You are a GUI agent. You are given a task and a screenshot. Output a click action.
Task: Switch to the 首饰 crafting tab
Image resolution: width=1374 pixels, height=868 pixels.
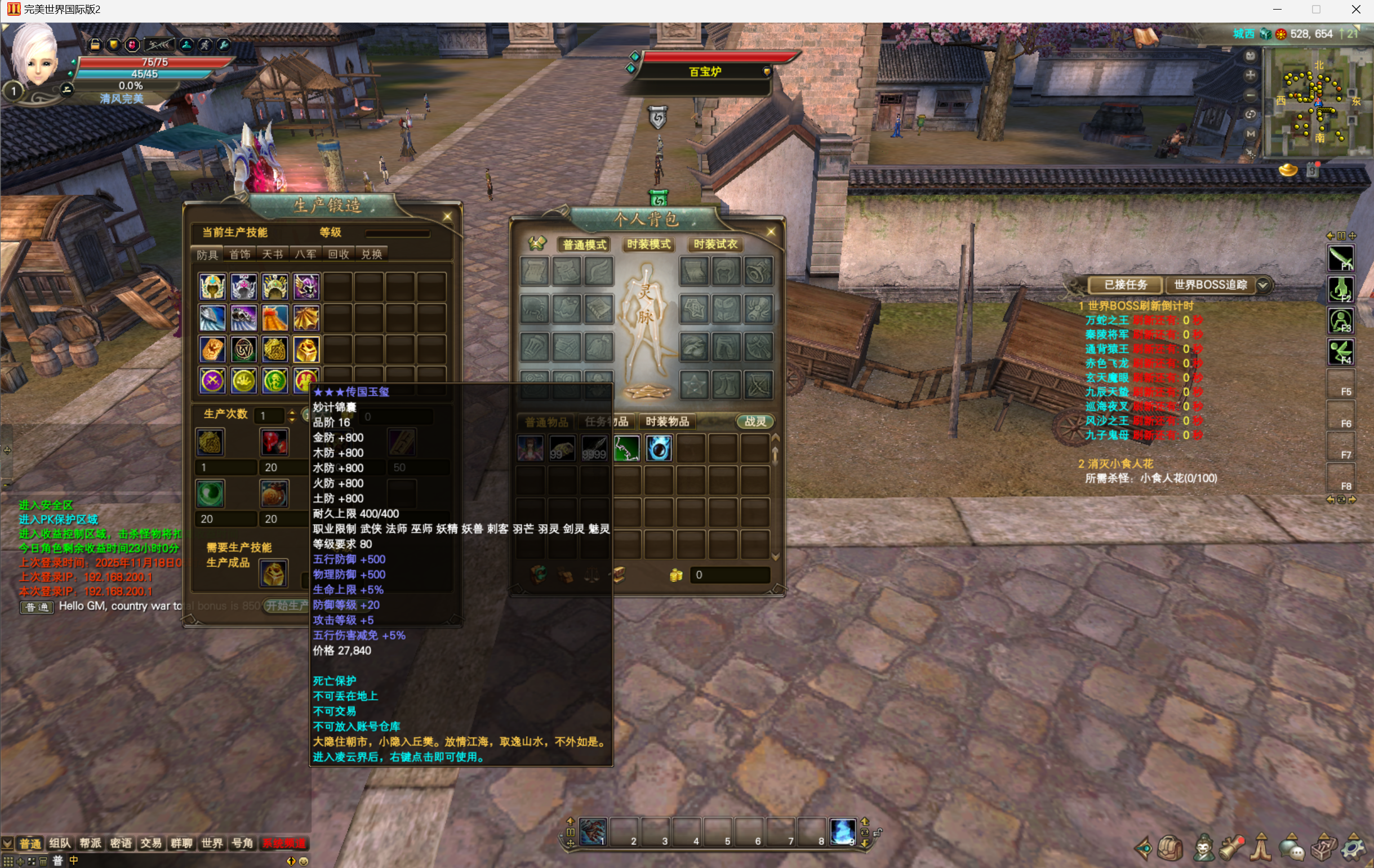click(x=239, y=255)
